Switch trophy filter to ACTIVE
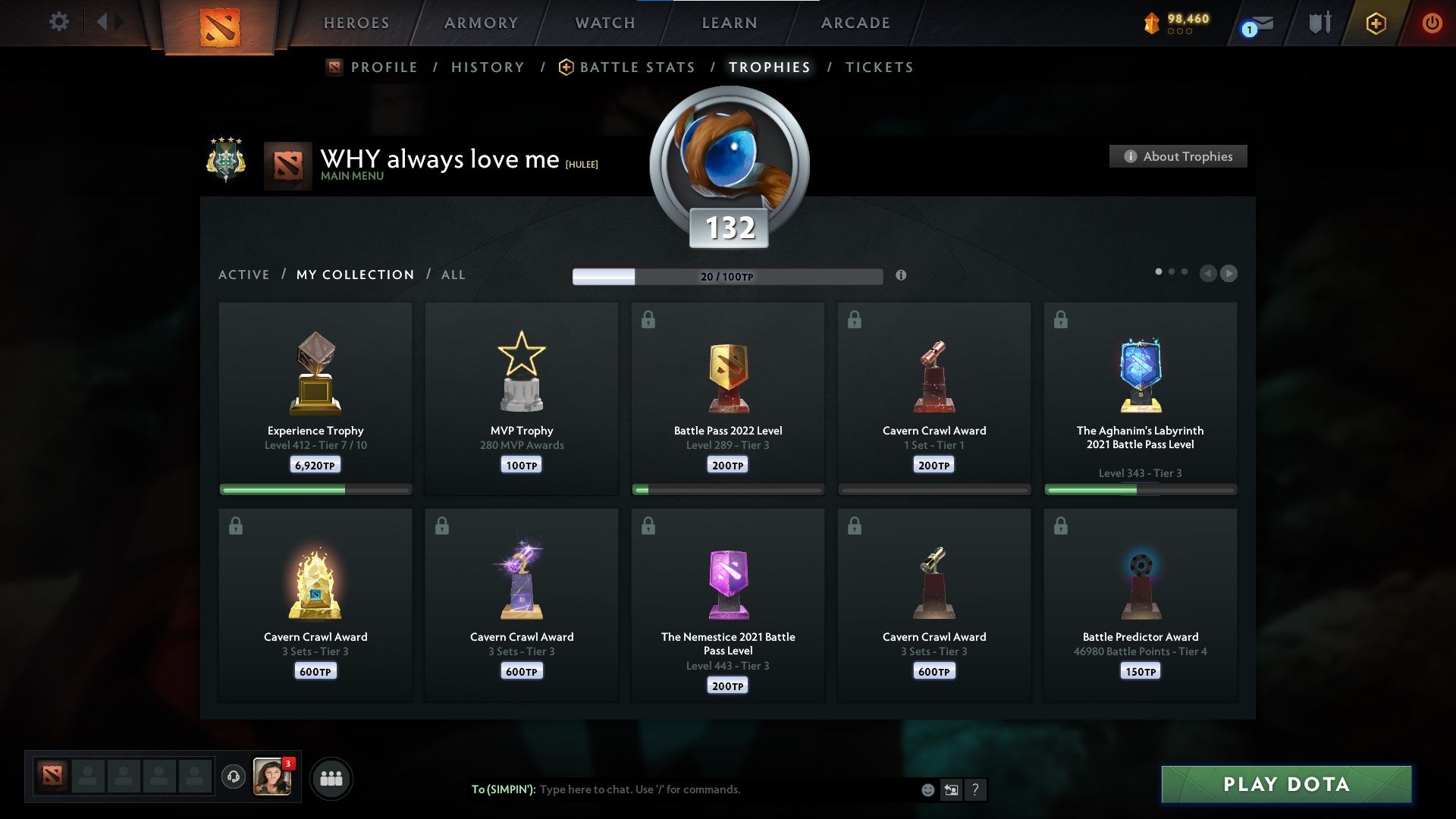The height and width of the screenshot is (819, 1456). [x=244, y=275]
